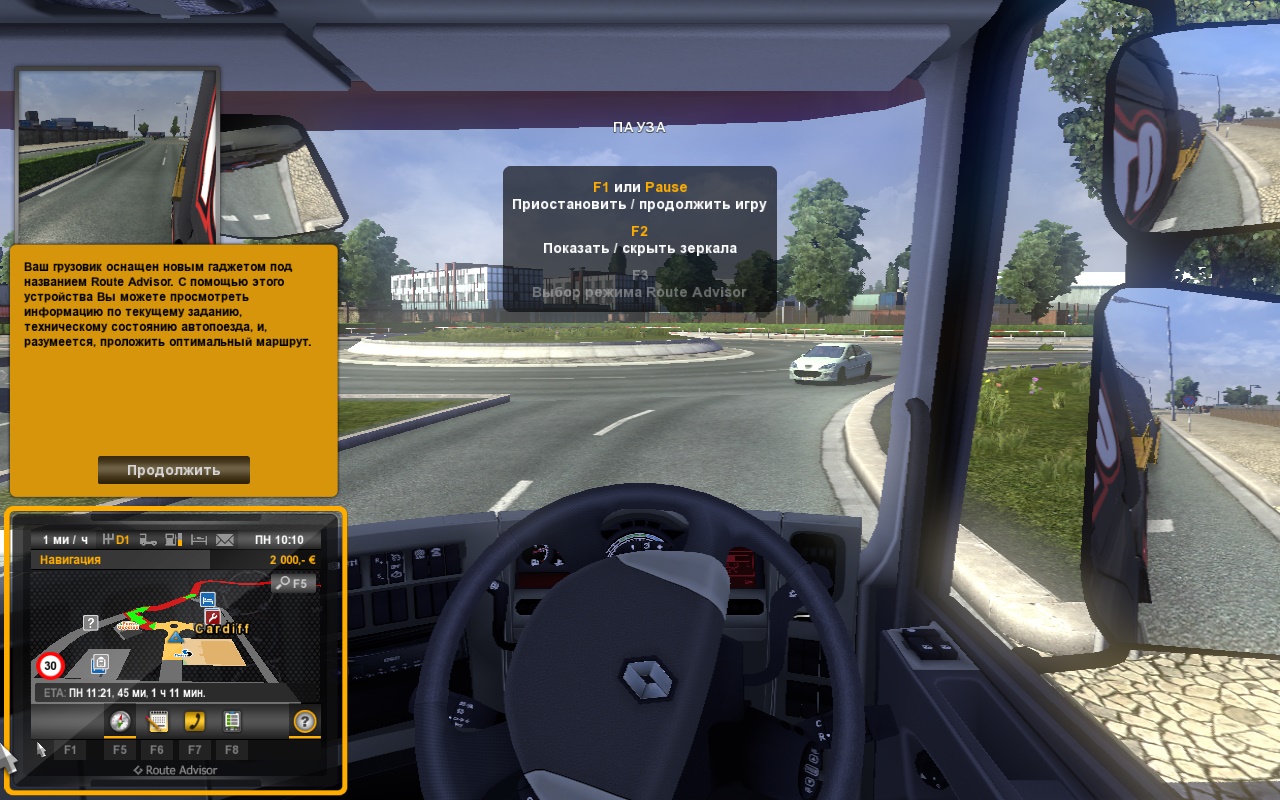Click the rest bed icon in status bar
Screen dimensions: 1280x800
point(198,540)
